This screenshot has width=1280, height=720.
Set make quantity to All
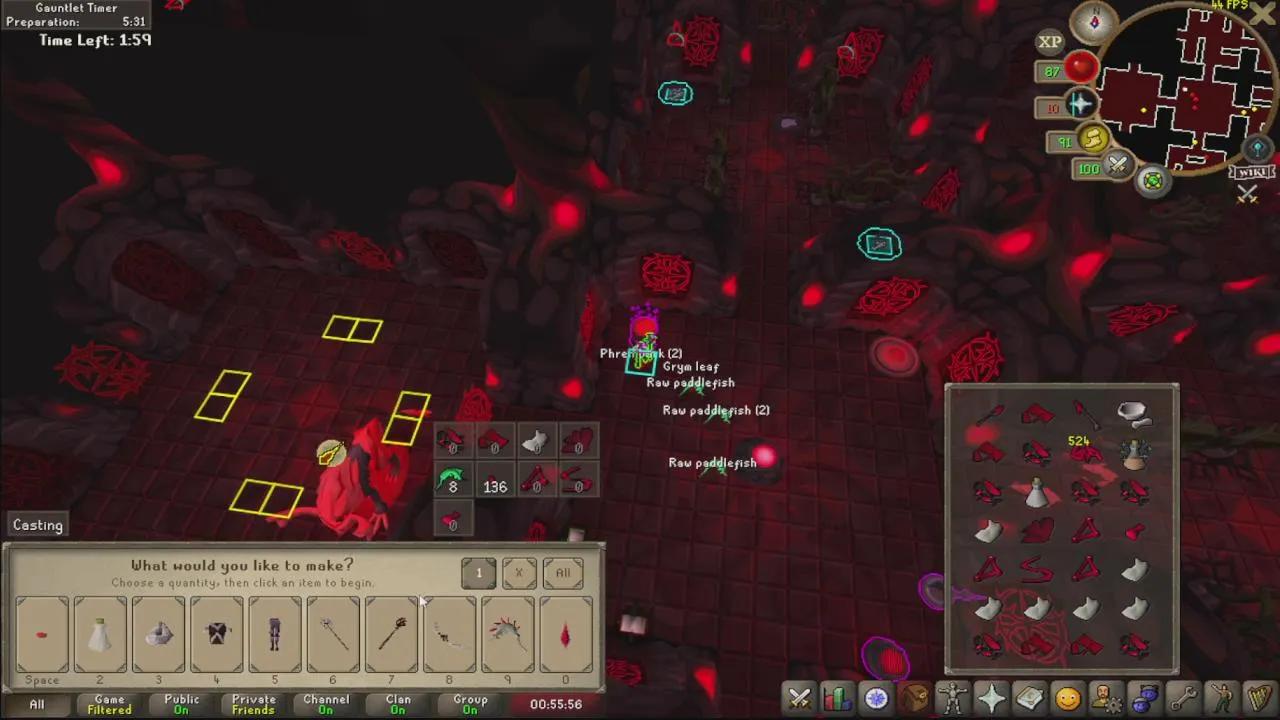(563, 573)
